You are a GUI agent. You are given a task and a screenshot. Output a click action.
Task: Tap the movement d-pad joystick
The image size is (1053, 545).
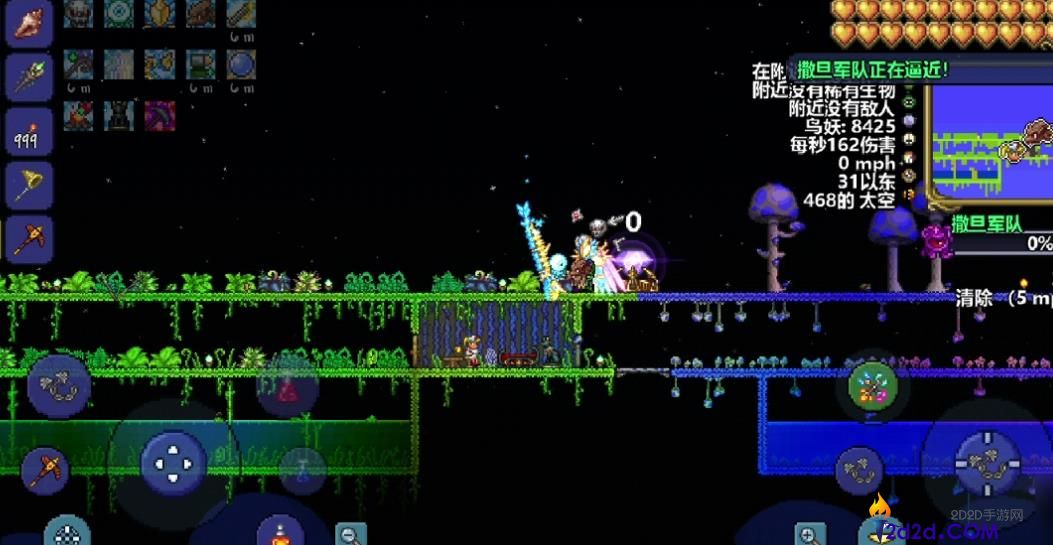(x=173, y=463)
